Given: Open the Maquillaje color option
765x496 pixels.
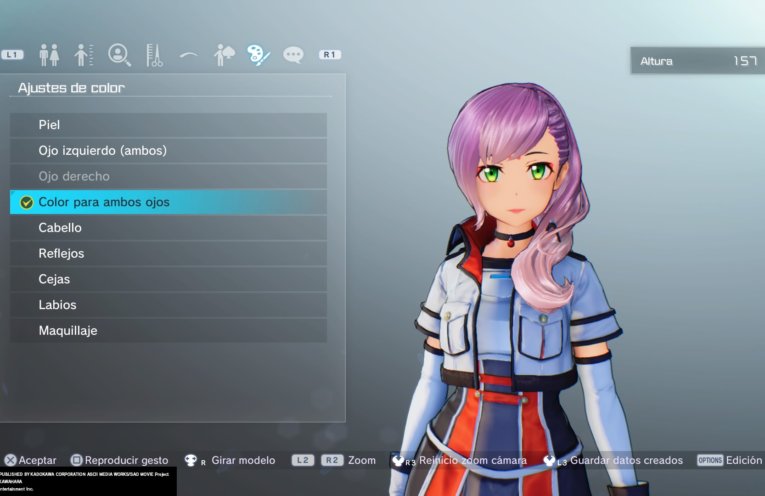Looking at the screenshot, I should pos(168,331).
